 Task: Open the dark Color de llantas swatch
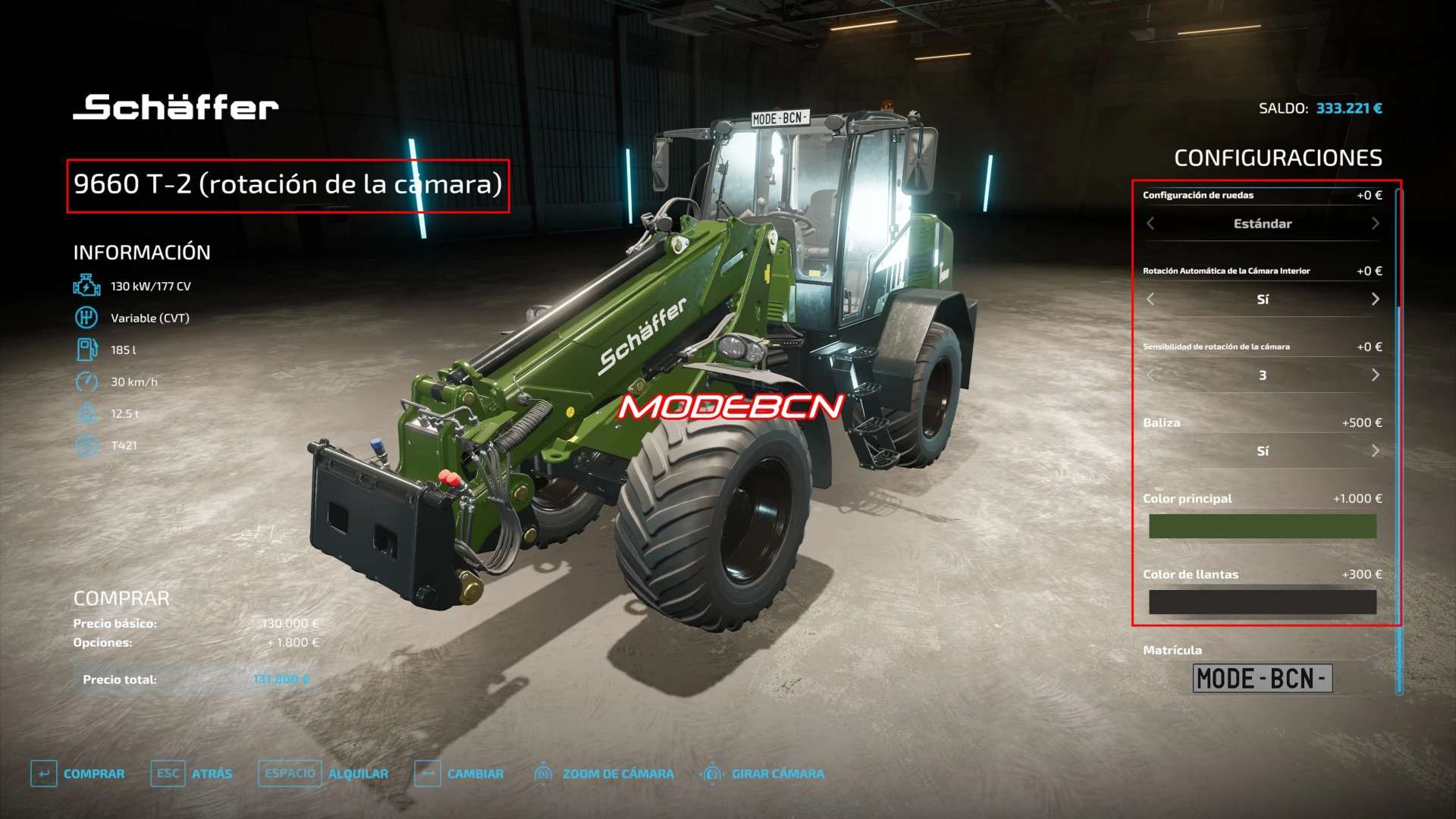[1262, 602]
